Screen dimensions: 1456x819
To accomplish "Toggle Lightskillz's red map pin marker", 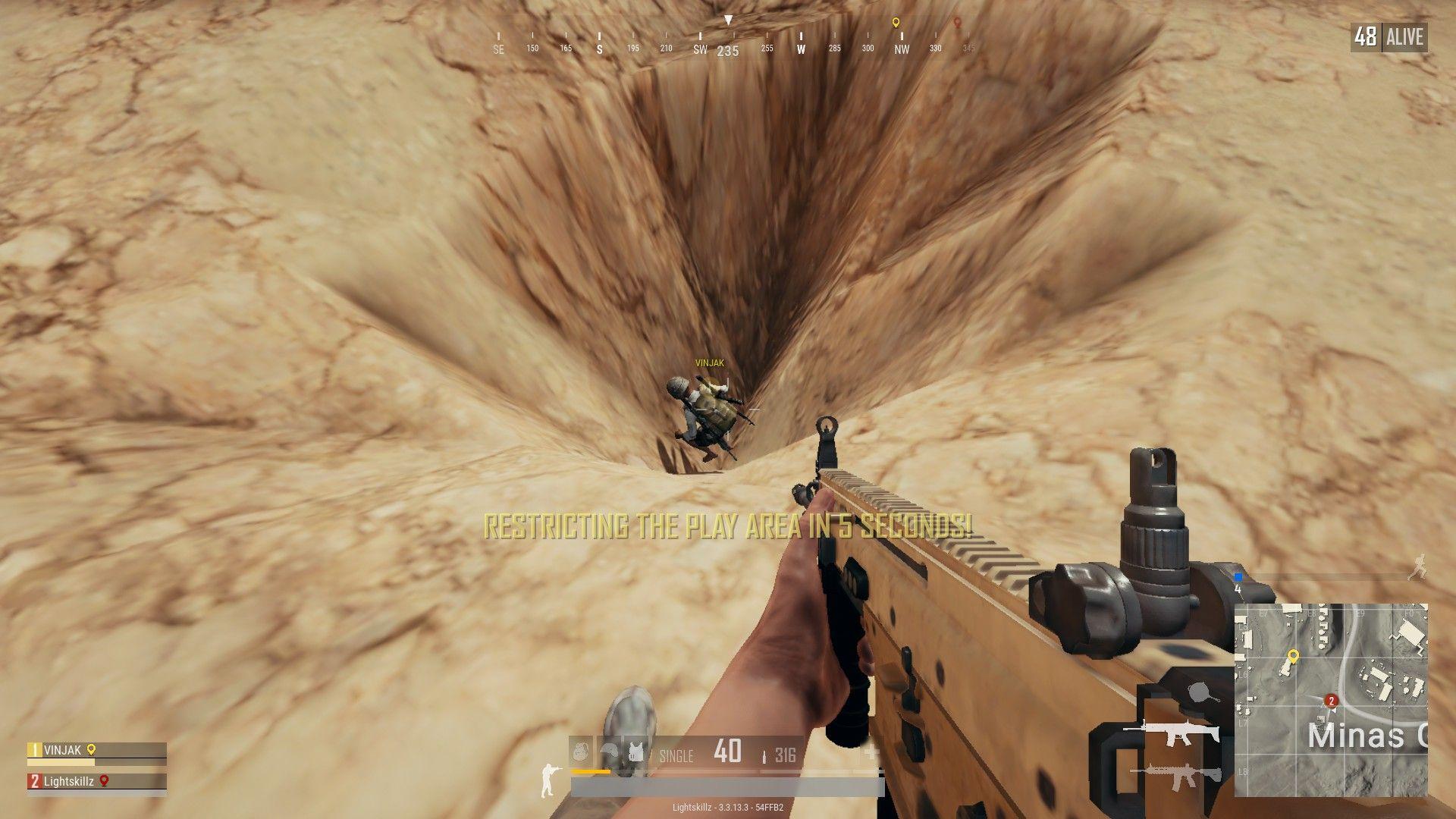I will pos(104,781).
